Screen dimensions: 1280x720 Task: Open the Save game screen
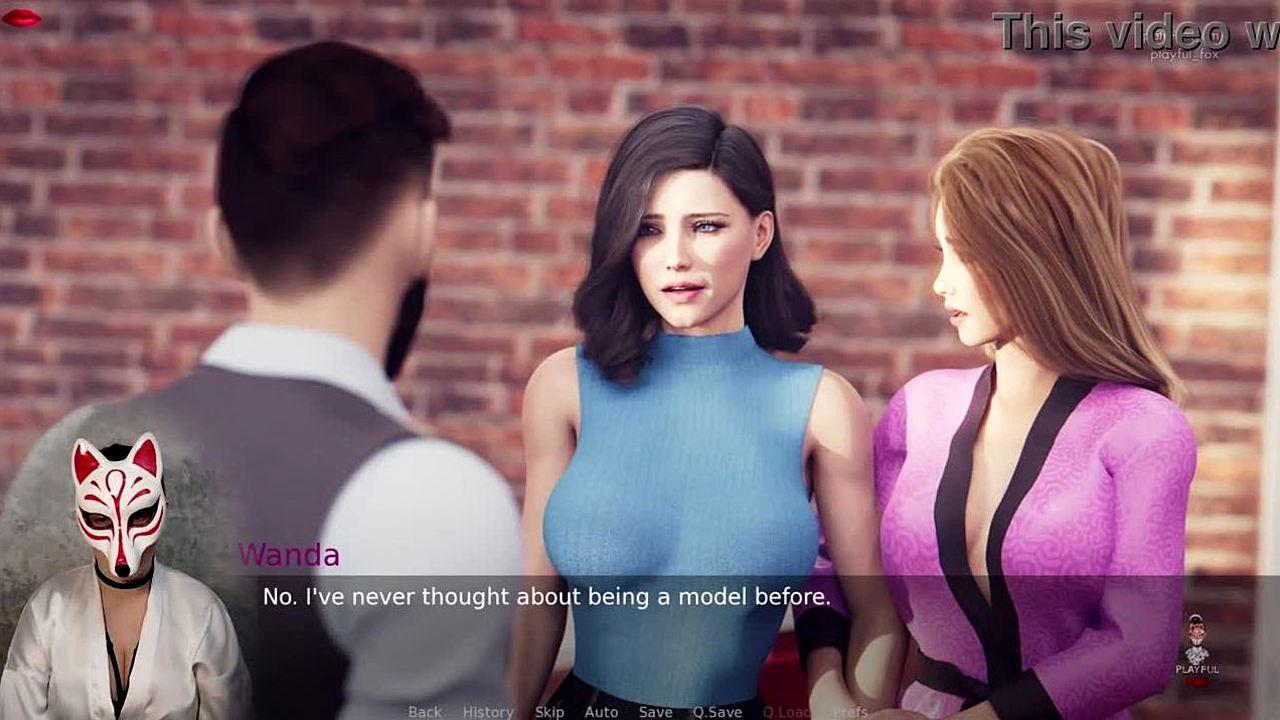[x=655, y=711]
